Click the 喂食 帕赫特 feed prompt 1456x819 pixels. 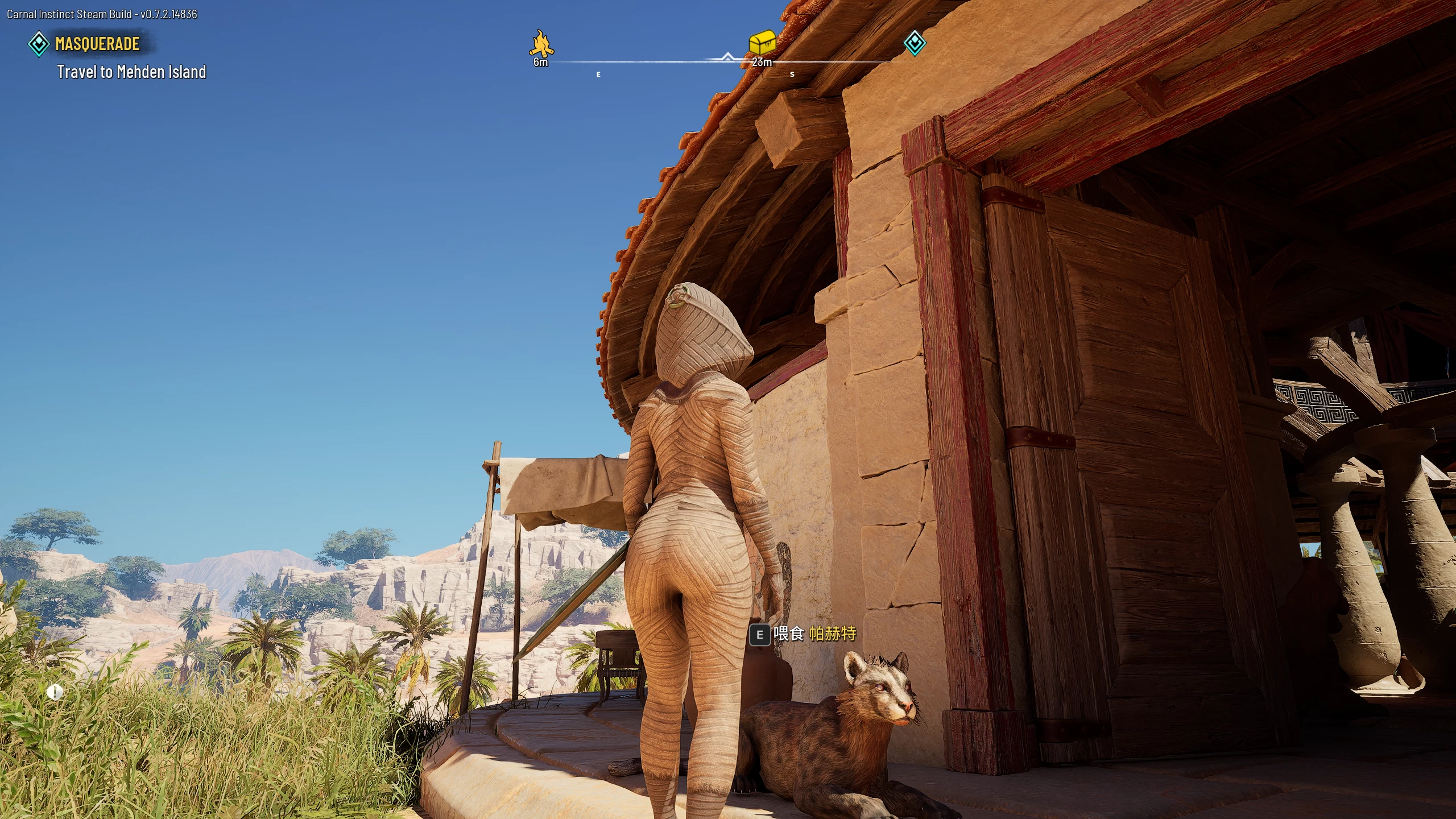point(813,632)
